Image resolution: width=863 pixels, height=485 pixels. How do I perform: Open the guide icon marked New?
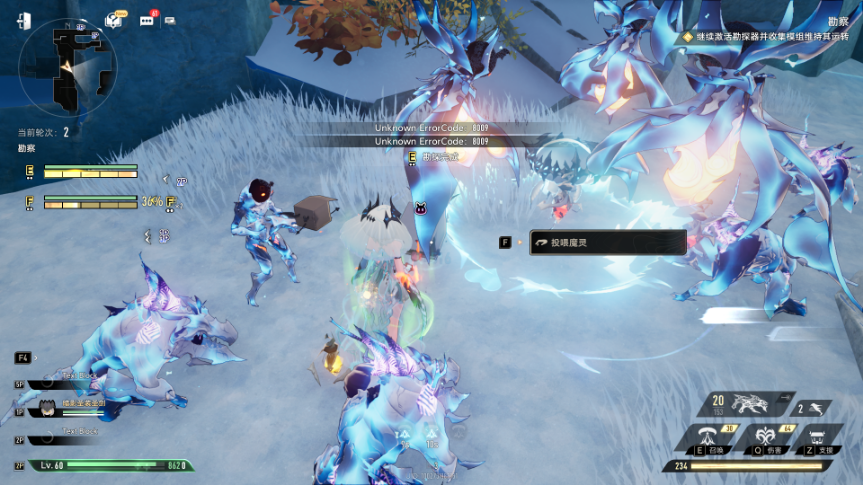pyautogui.click(x=115, y=20)
